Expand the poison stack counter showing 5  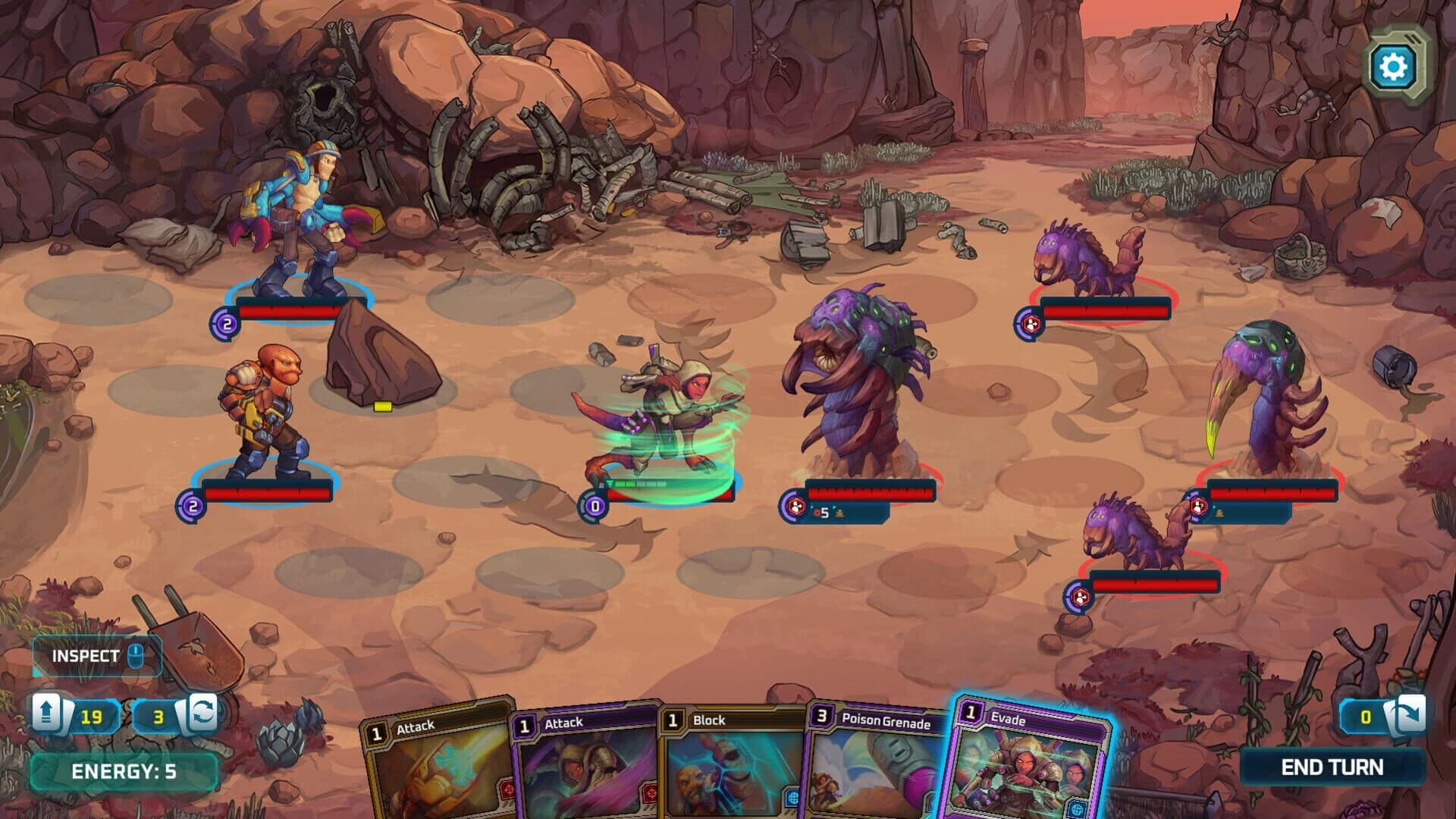pyautogui.click(x=821, y=512)
